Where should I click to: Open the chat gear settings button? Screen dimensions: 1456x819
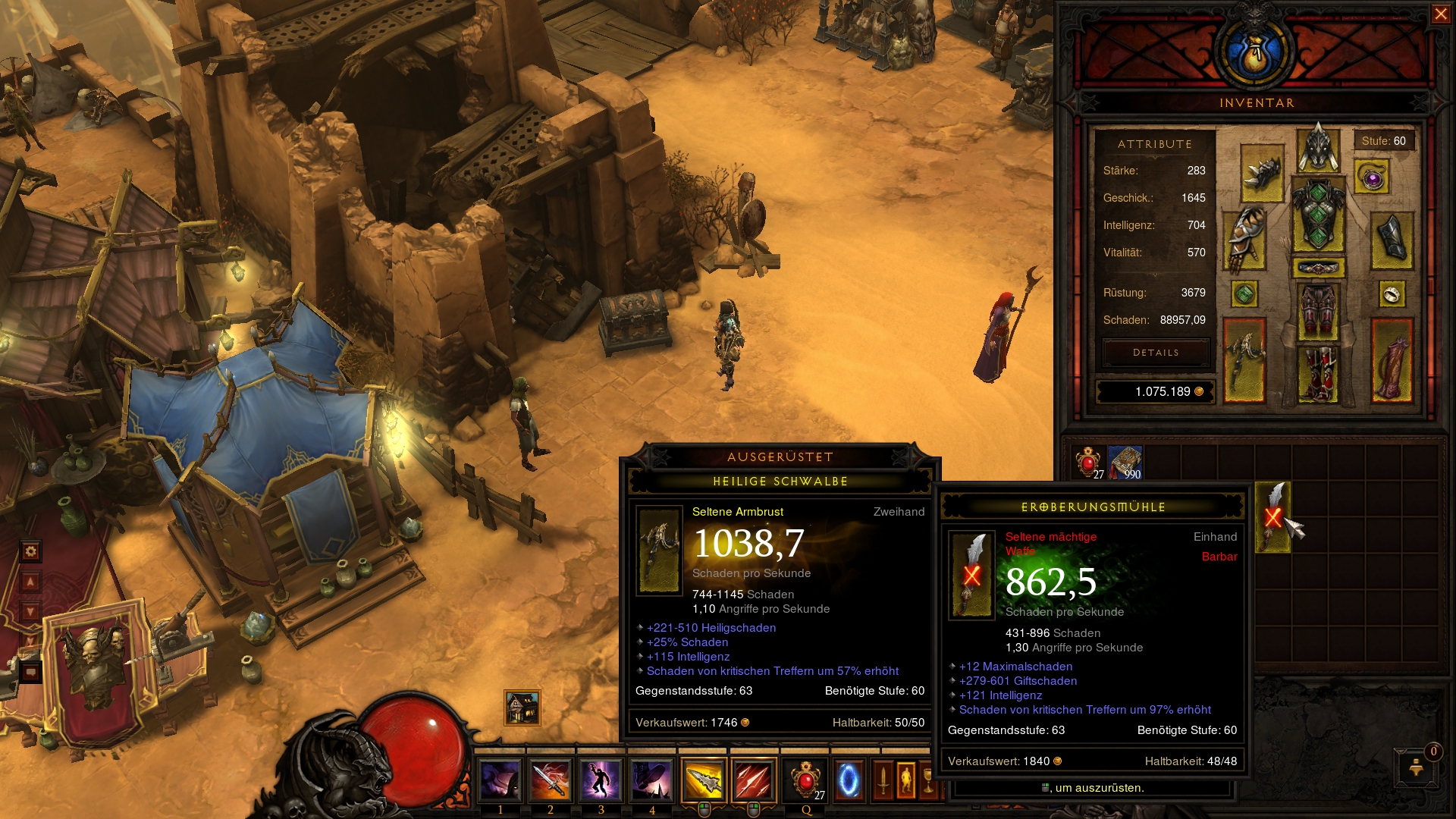(30, 551)
